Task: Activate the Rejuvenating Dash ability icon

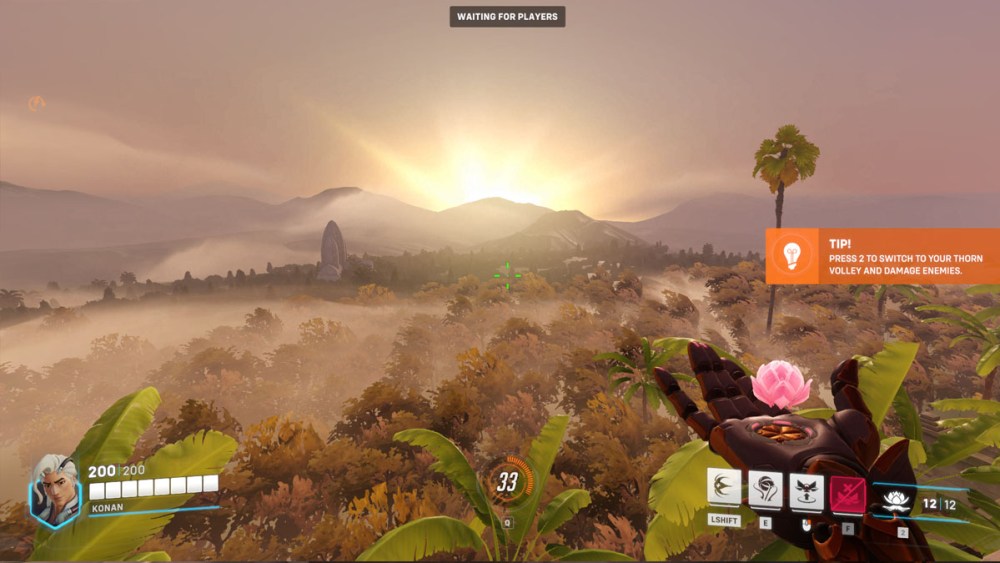Action: click(x=724, y=489)
